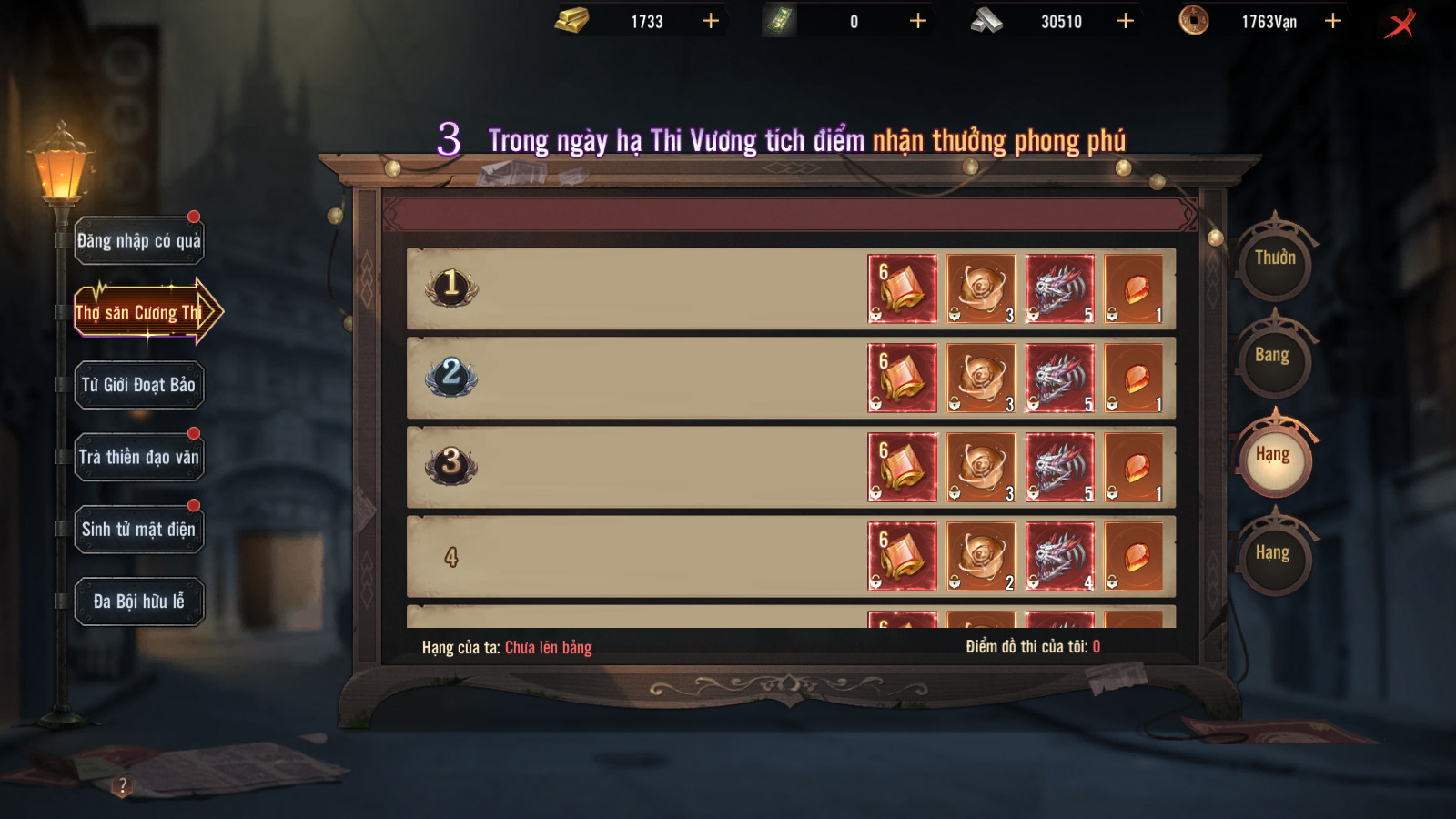Open Đa Bội hữu lễ event
This screenshot has width=1456, height=819.
click(138, 602)
